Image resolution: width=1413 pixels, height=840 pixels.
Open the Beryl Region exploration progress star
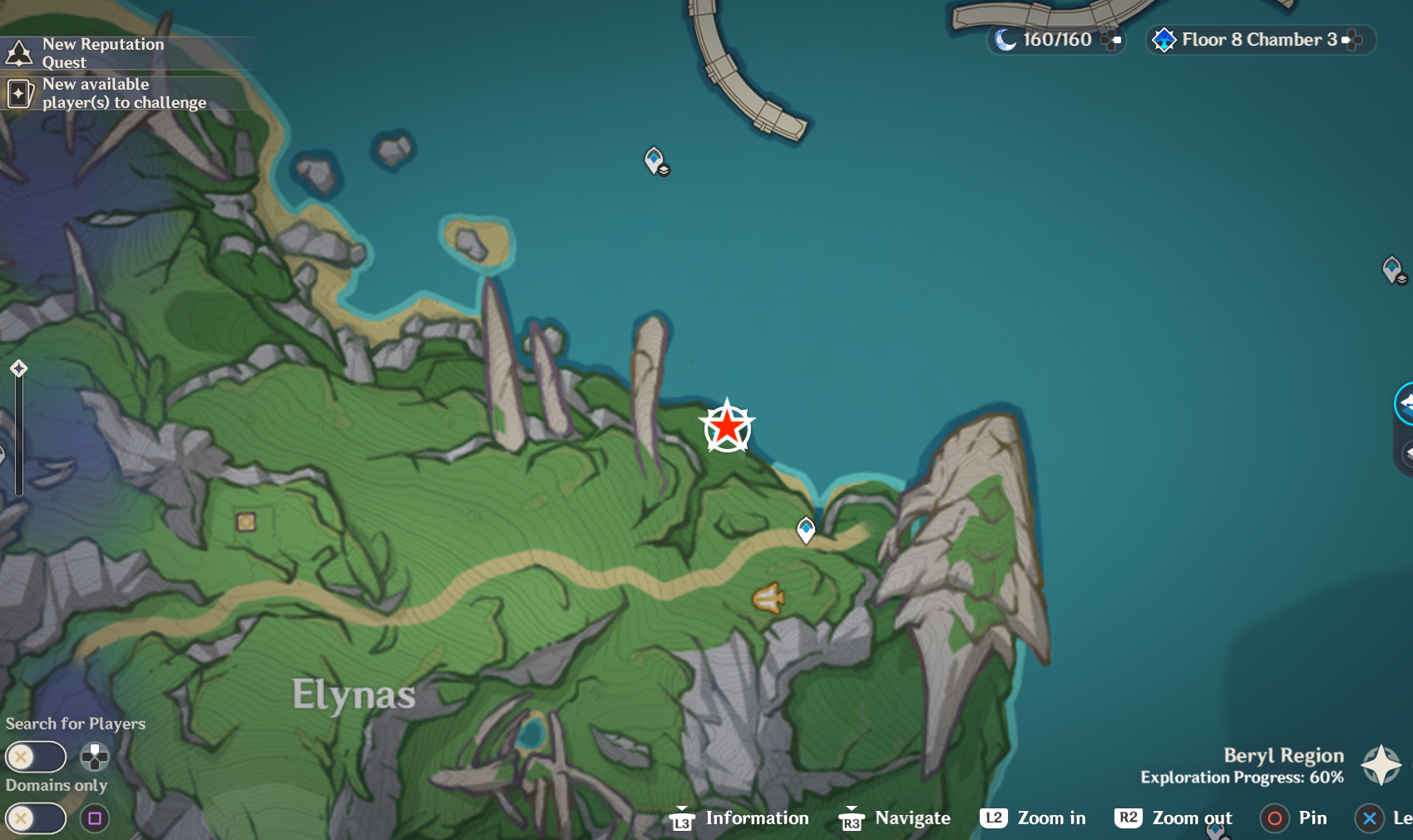tap(1381, 764)
